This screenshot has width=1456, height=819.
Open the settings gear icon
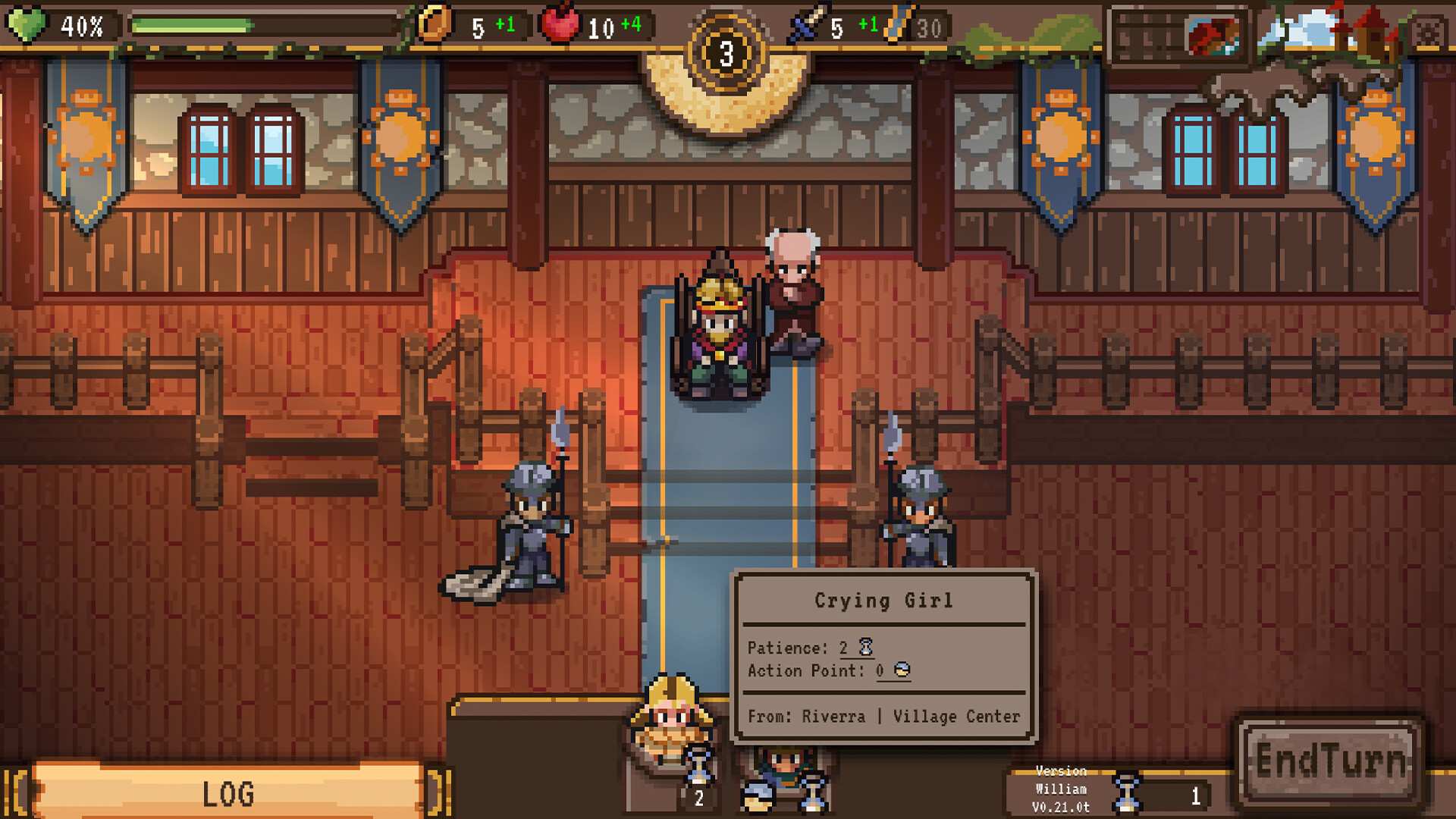tap(1428, 33)
